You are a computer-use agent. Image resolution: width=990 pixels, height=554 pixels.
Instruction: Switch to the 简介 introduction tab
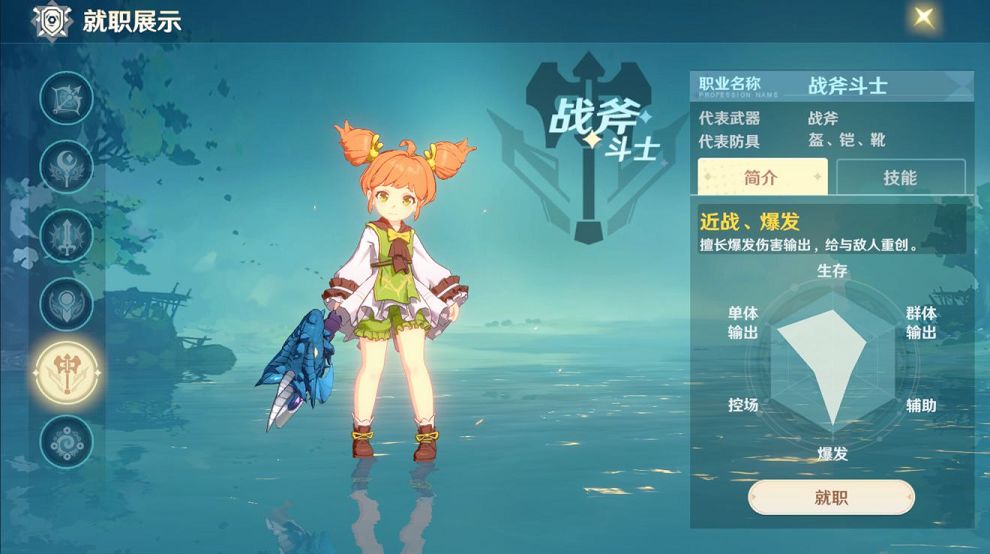(x=762, y=177)
